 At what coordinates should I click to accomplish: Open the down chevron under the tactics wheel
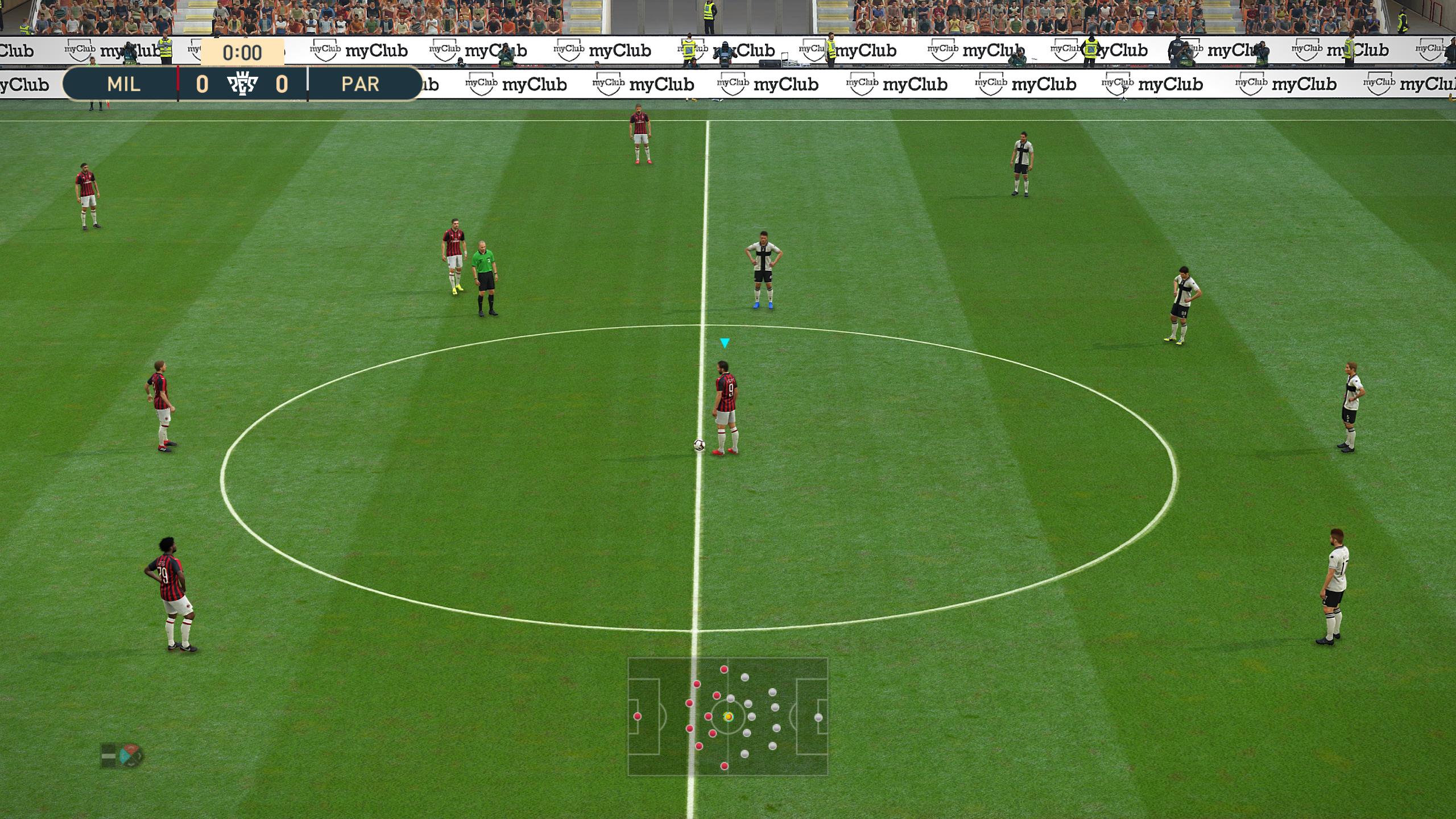[131, 764]
